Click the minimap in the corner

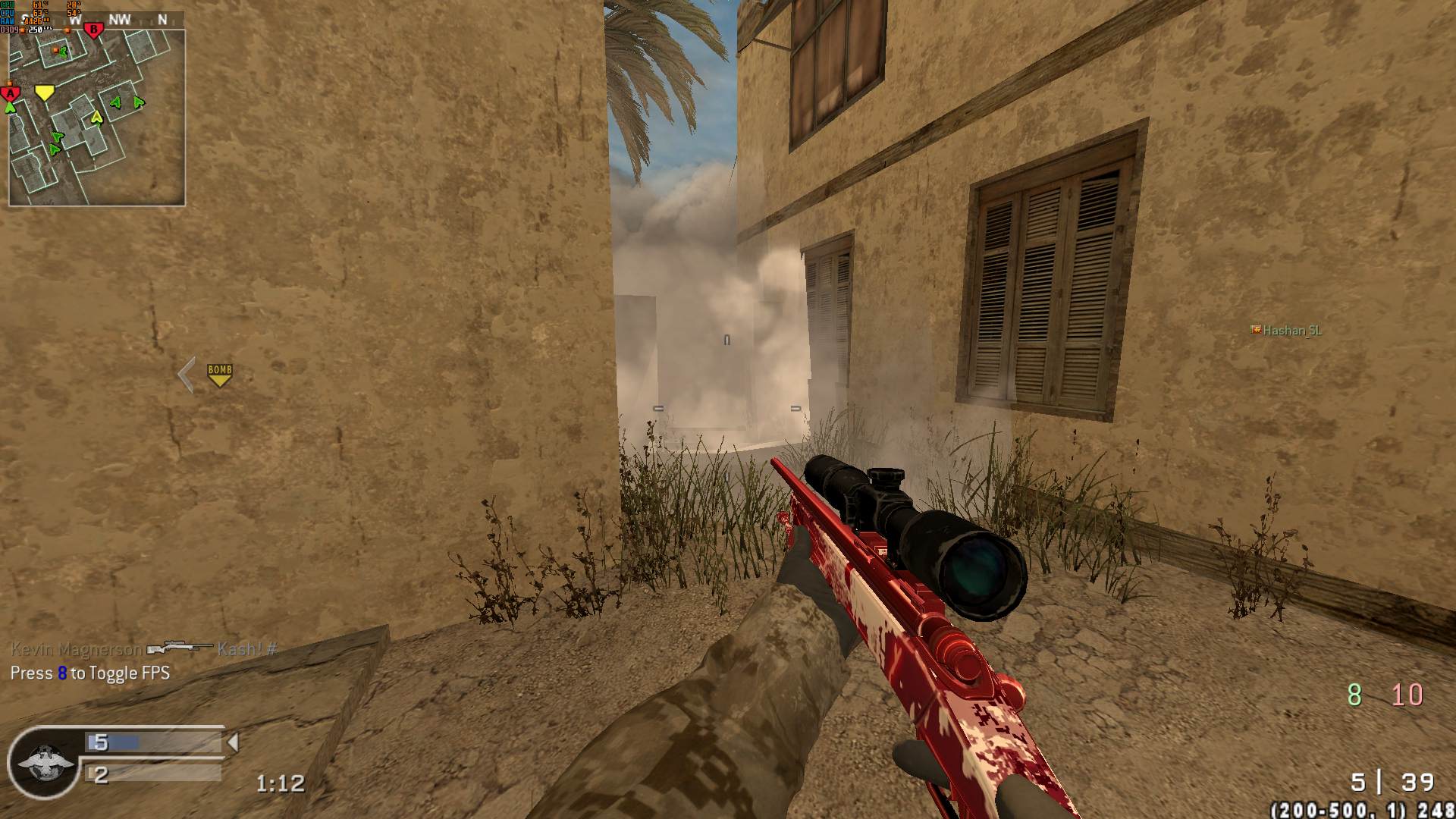coord(96,118)
